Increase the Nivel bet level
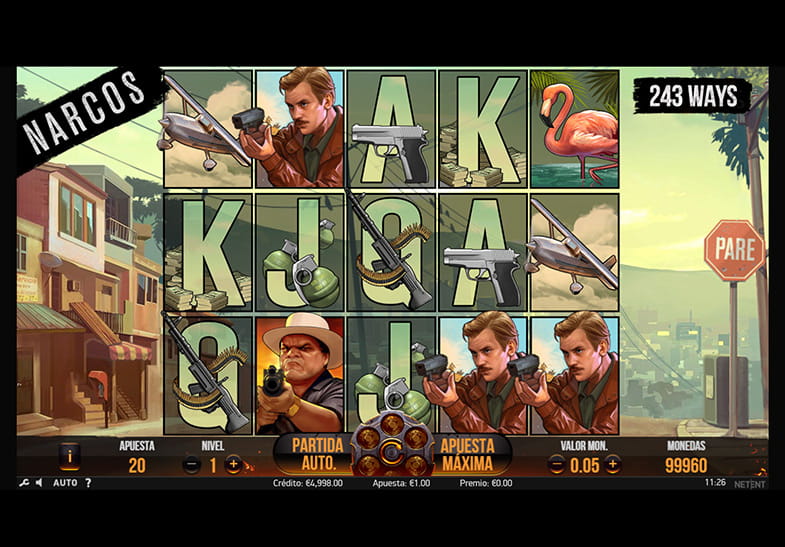This screenshot has height=547, width=785. [x=234, y=464]
